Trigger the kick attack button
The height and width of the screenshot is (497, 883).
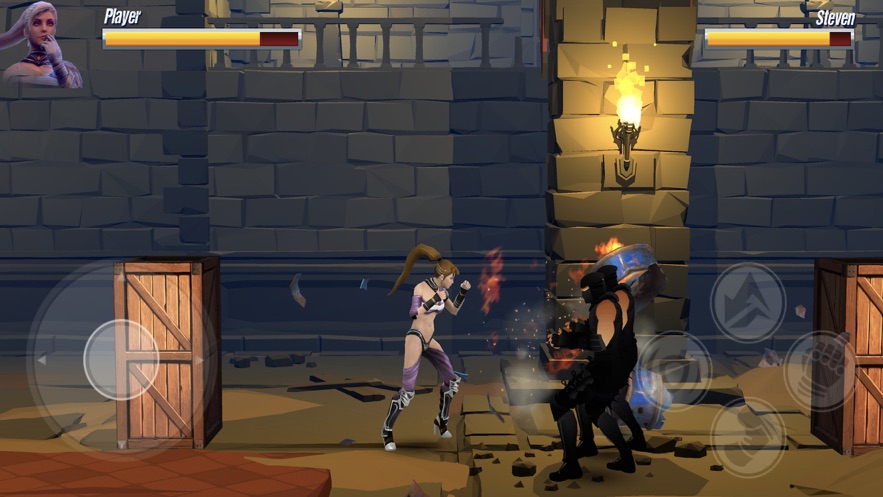tap(748, 436)
